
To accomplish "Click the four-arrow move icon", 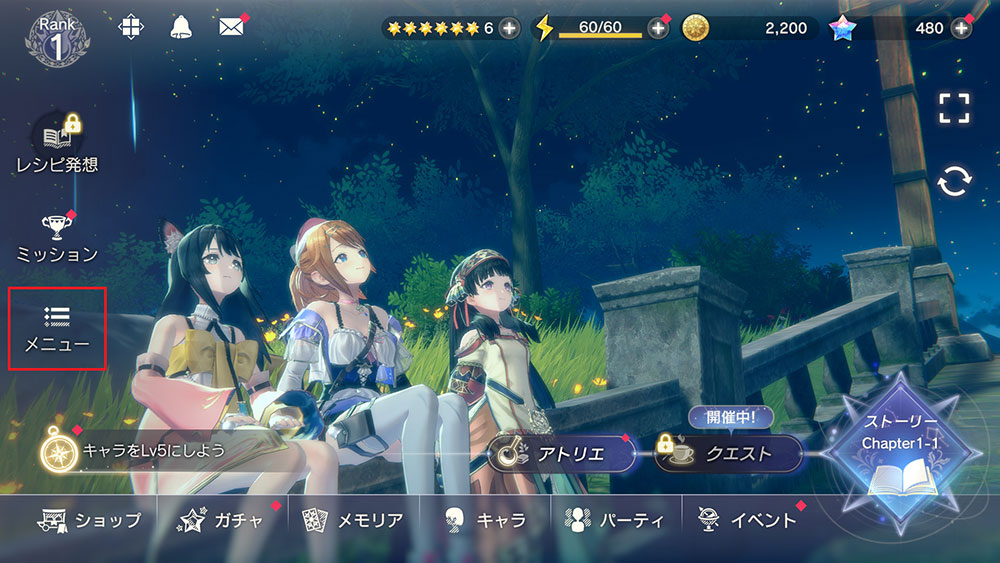I will (130, 27).
